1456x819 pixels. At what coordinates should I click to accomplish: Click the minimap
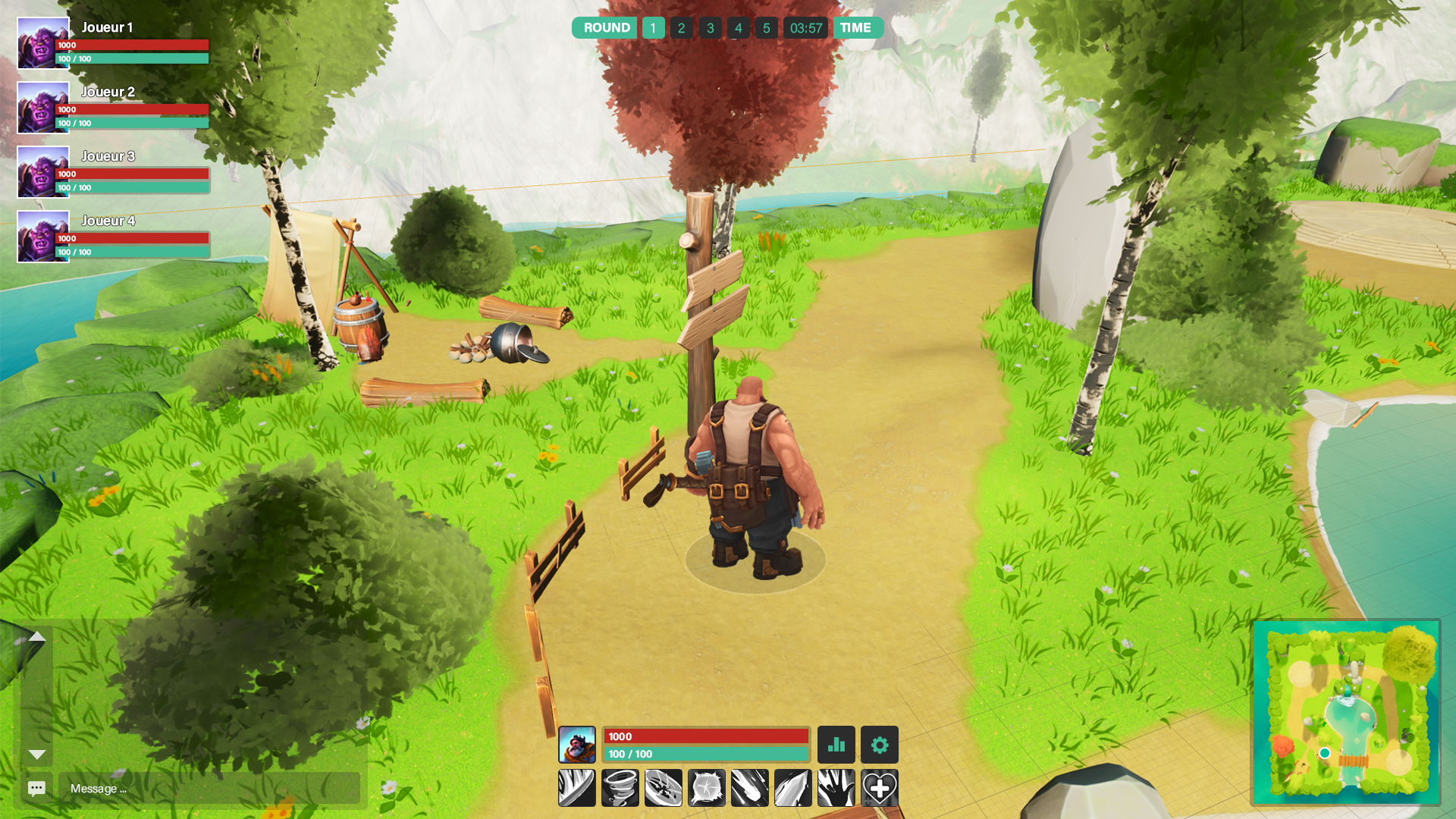1346,713
